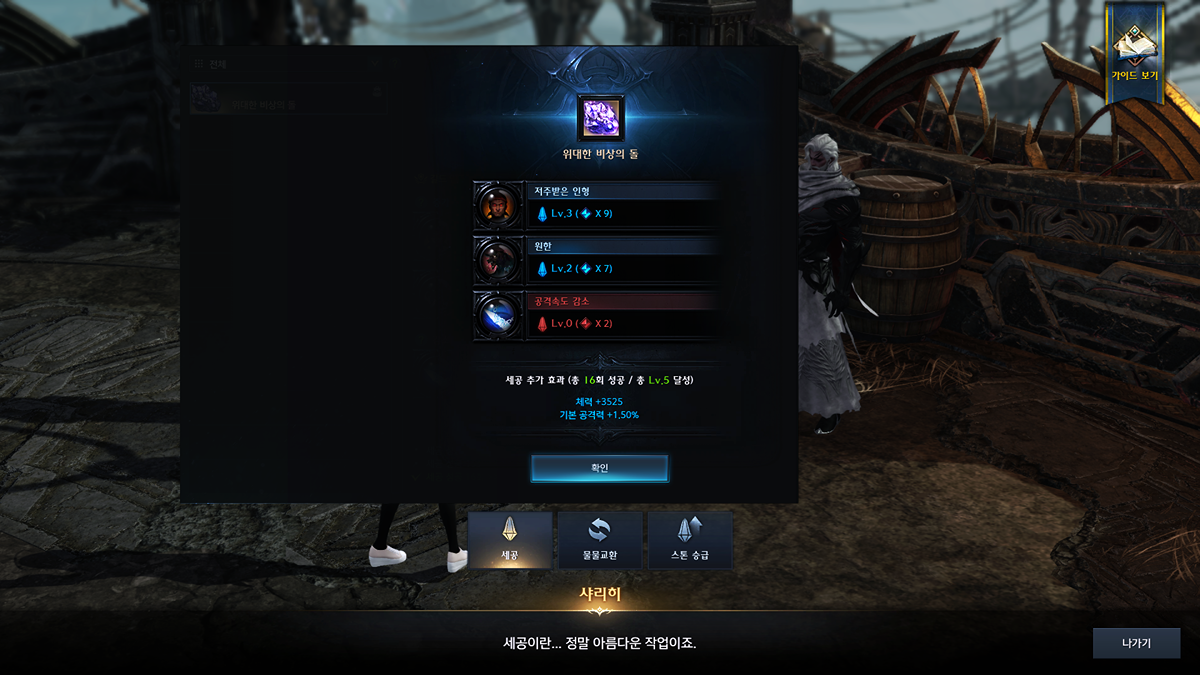Screen dimensions: 1200x675
Task: Exit the dialogue with 나가기 button
Action: (x=1136, y=643)
